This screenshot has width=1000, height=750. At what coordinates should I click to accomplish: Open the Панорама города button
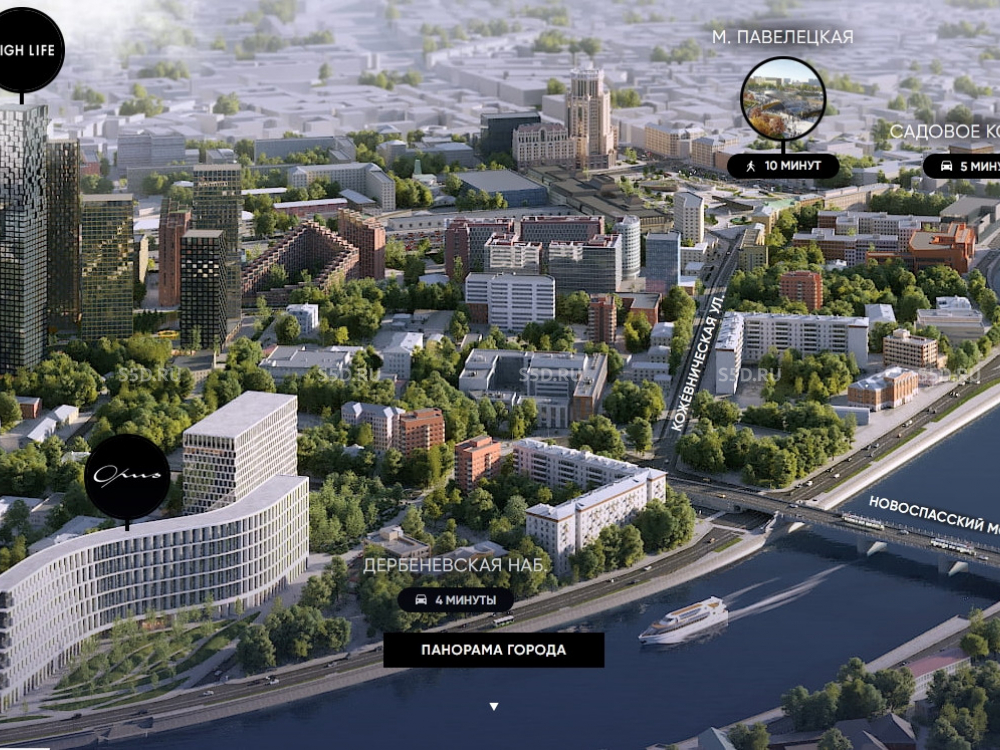click(493, 650)
